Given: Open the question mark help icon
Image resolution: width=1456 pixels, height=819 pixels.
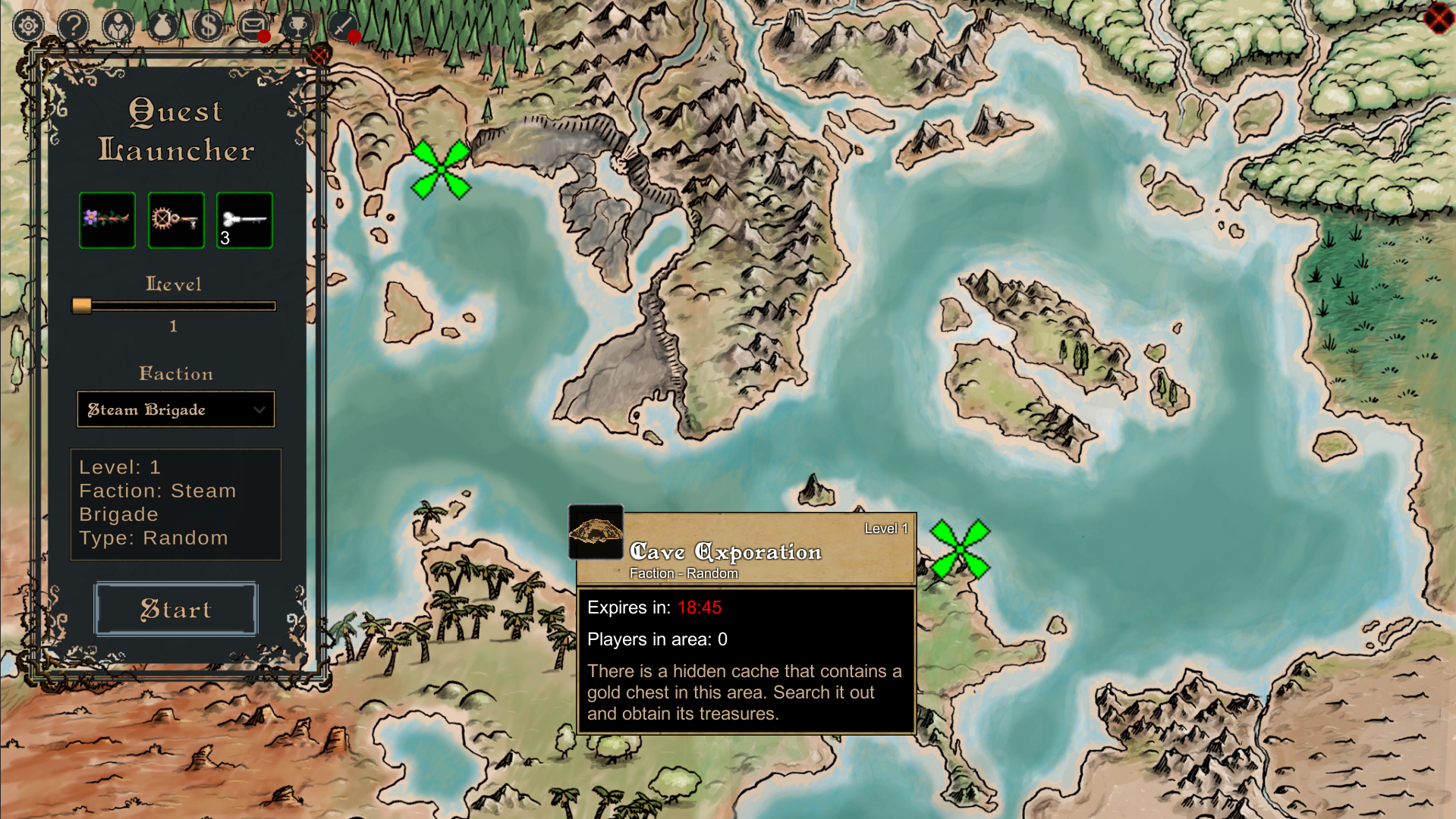Looking at the screenshot, I should click(74, 27).
